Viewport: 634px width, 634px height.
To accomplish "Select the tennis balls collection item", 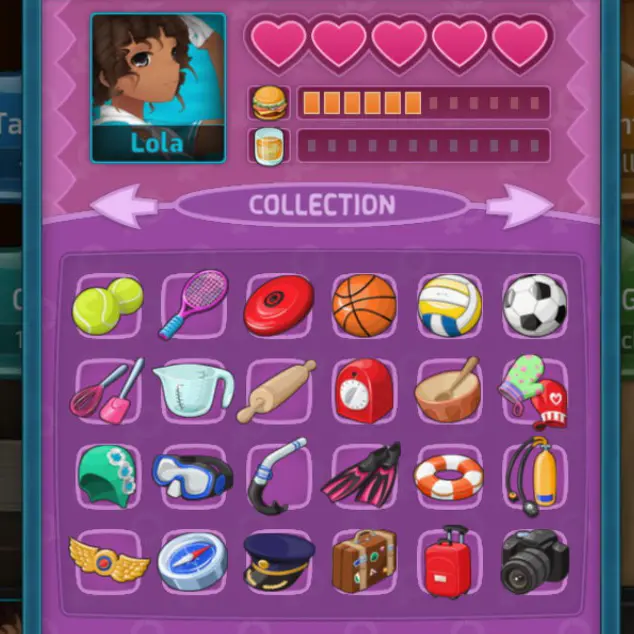I will click(107, 305).
